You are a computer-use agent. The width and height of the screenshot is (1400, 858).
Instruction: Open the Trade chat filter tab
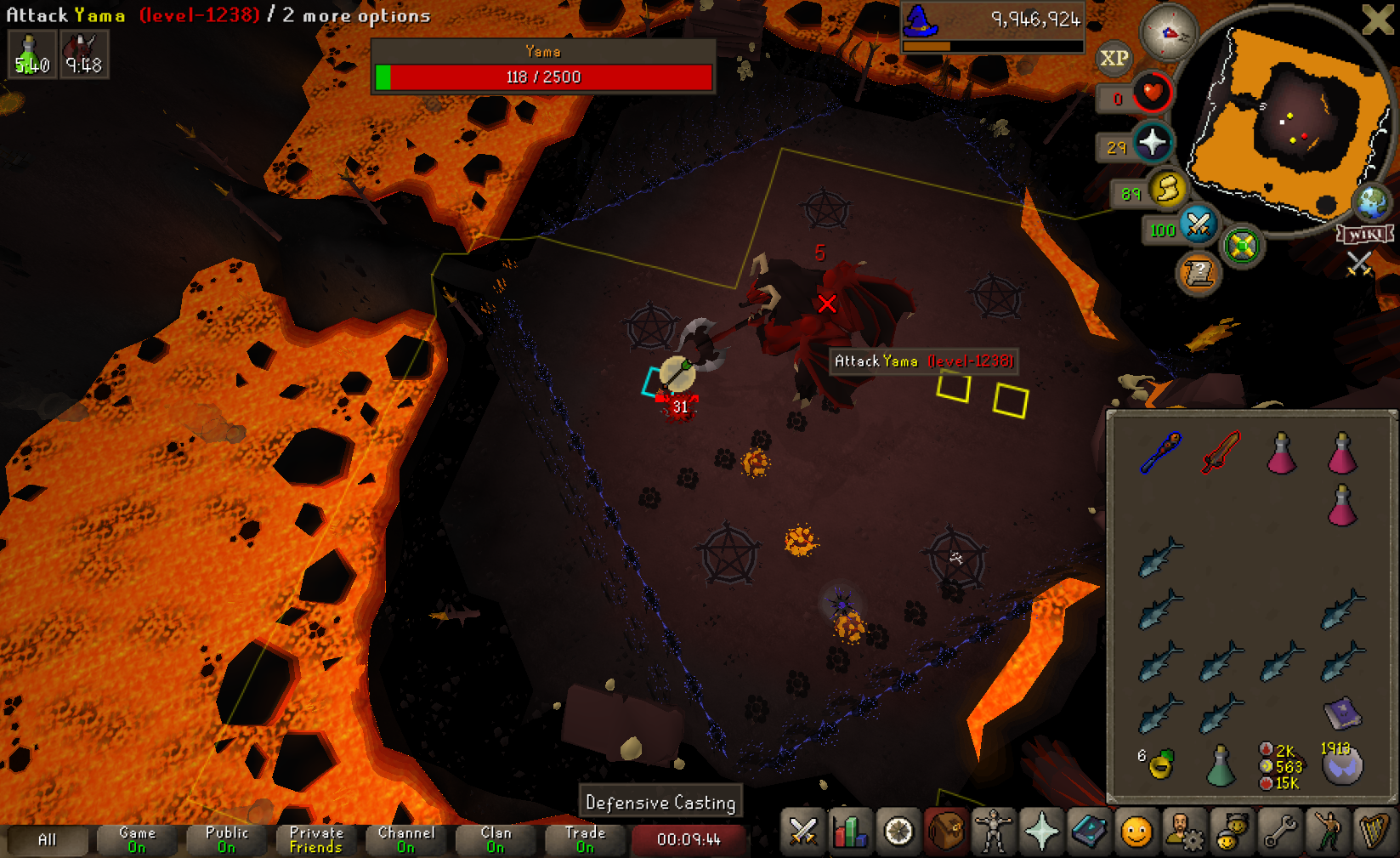(x=585, y=839)
